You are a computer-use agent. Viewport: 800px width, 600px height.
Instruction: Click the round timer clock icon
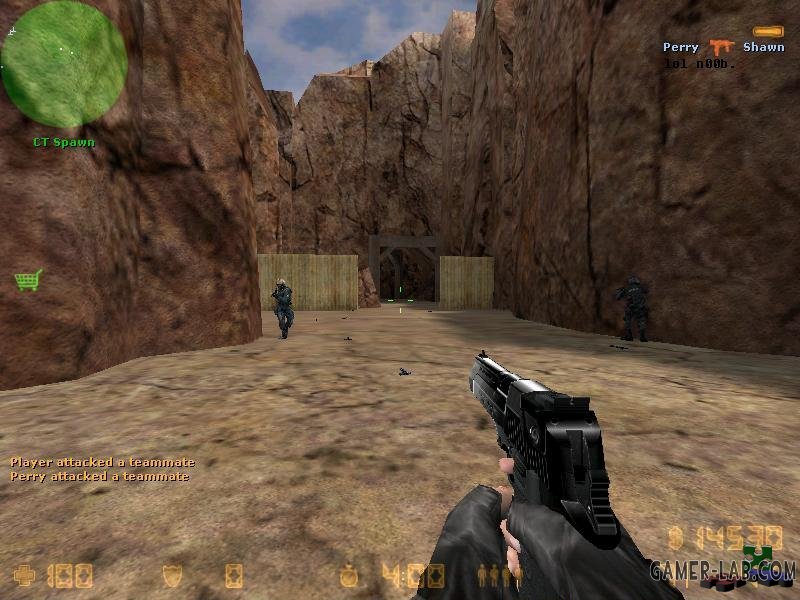coord(348,575)
